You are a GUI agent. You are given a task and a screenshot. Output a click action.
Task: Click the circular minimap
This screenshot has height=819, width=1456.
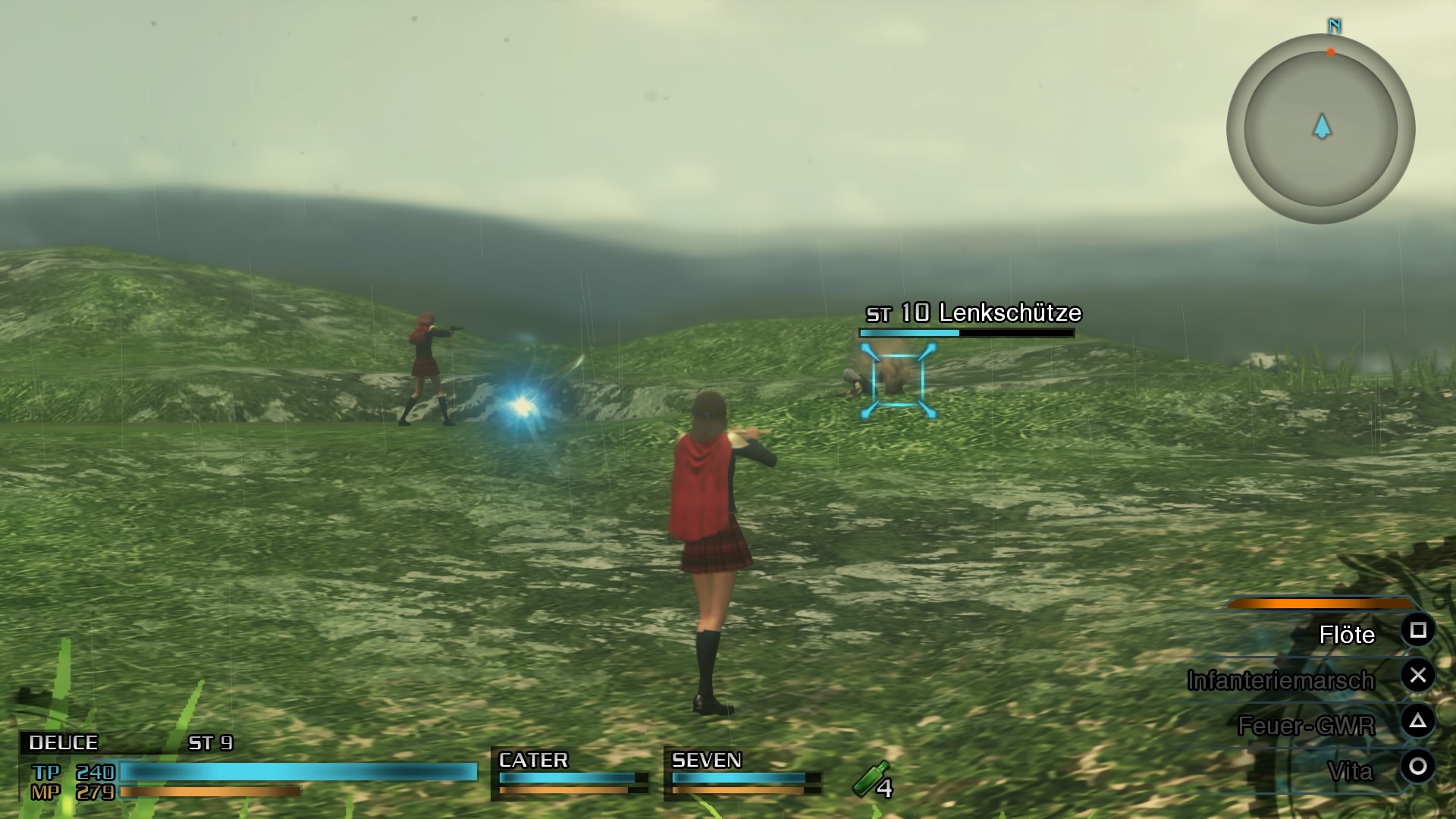1320,128
